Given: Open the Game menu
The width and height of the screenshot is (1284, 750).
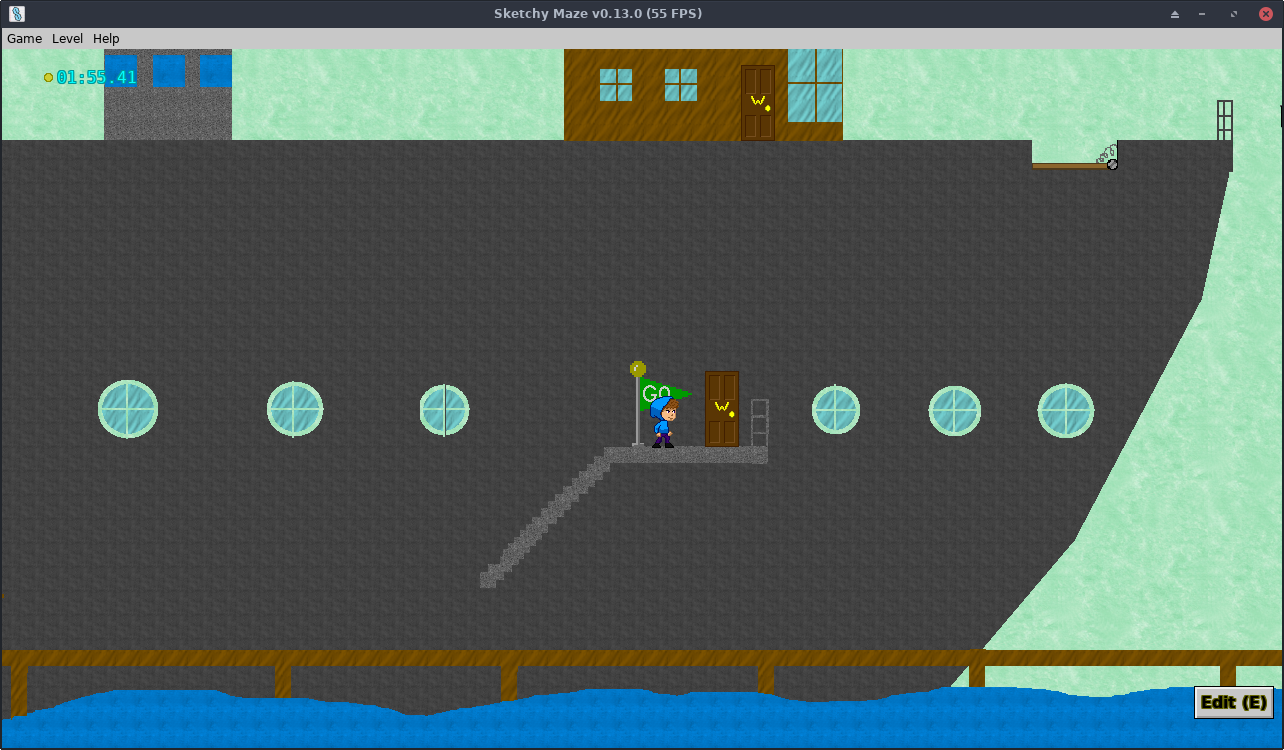Looking at the screenshot, I should 24,38.
